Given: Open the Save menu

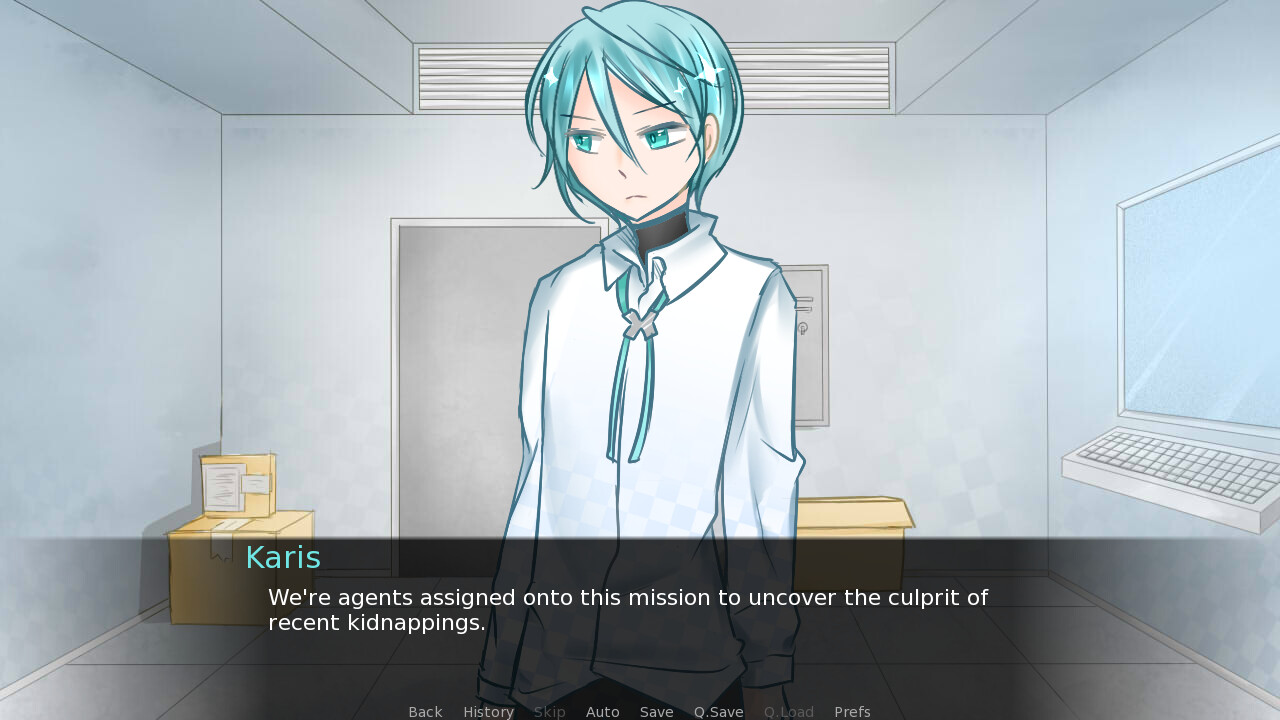Looking at the screenshot, I should pos(656,712).
